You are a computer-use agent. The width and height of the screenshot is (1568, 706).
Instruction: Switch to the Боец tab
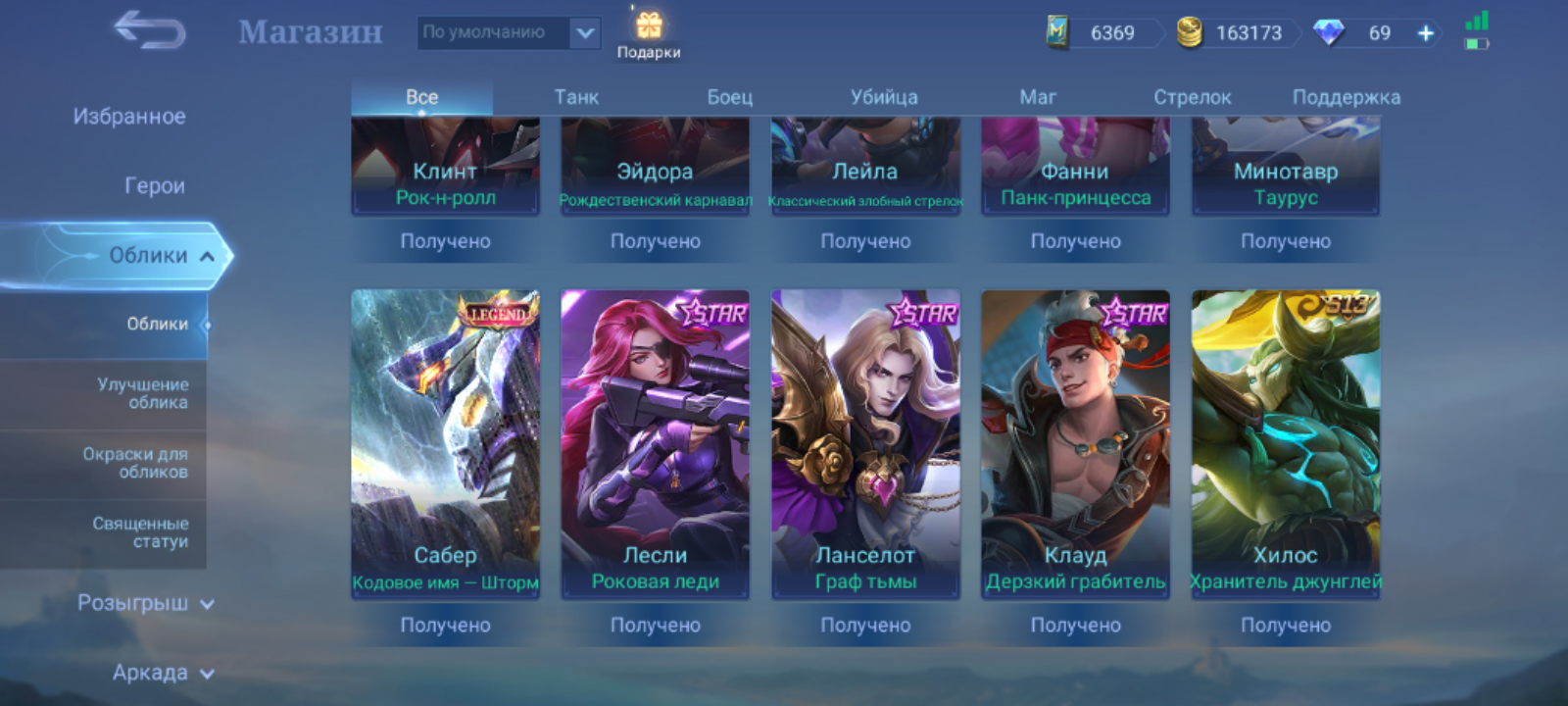click(730, 97)
